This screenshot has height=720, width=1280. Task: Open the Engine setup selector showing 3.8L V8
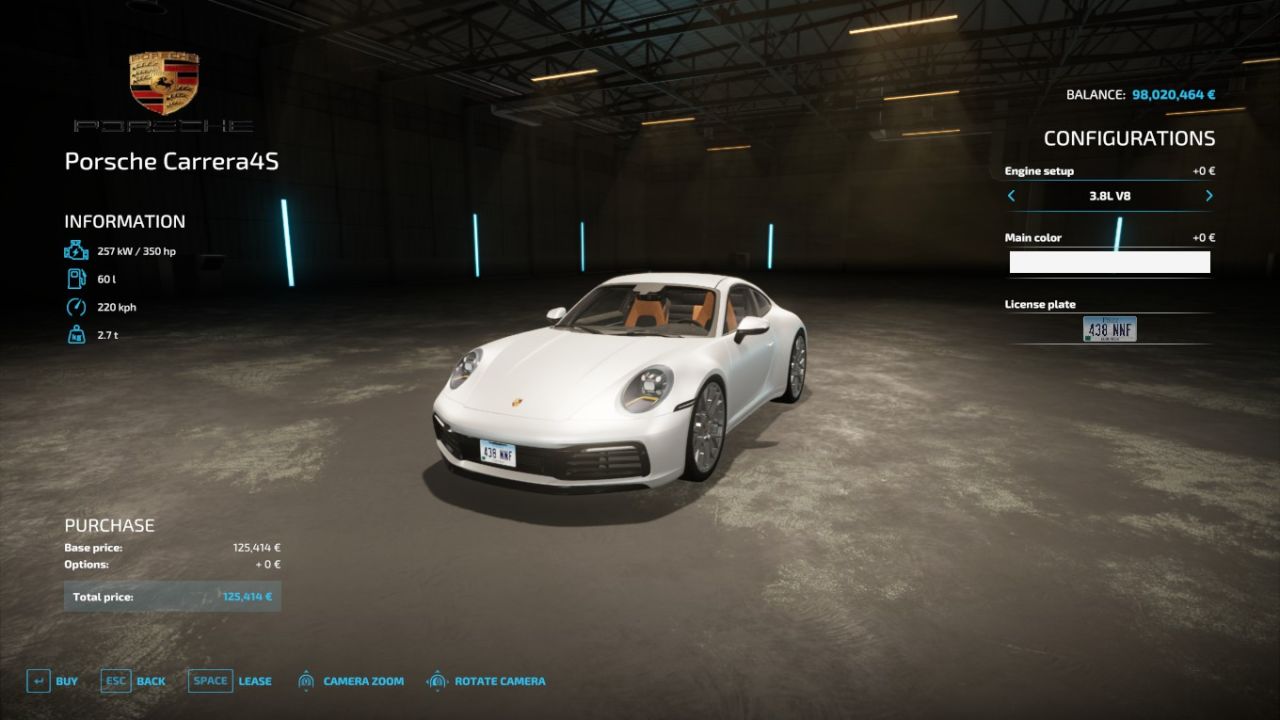(x=1110, y=197)
